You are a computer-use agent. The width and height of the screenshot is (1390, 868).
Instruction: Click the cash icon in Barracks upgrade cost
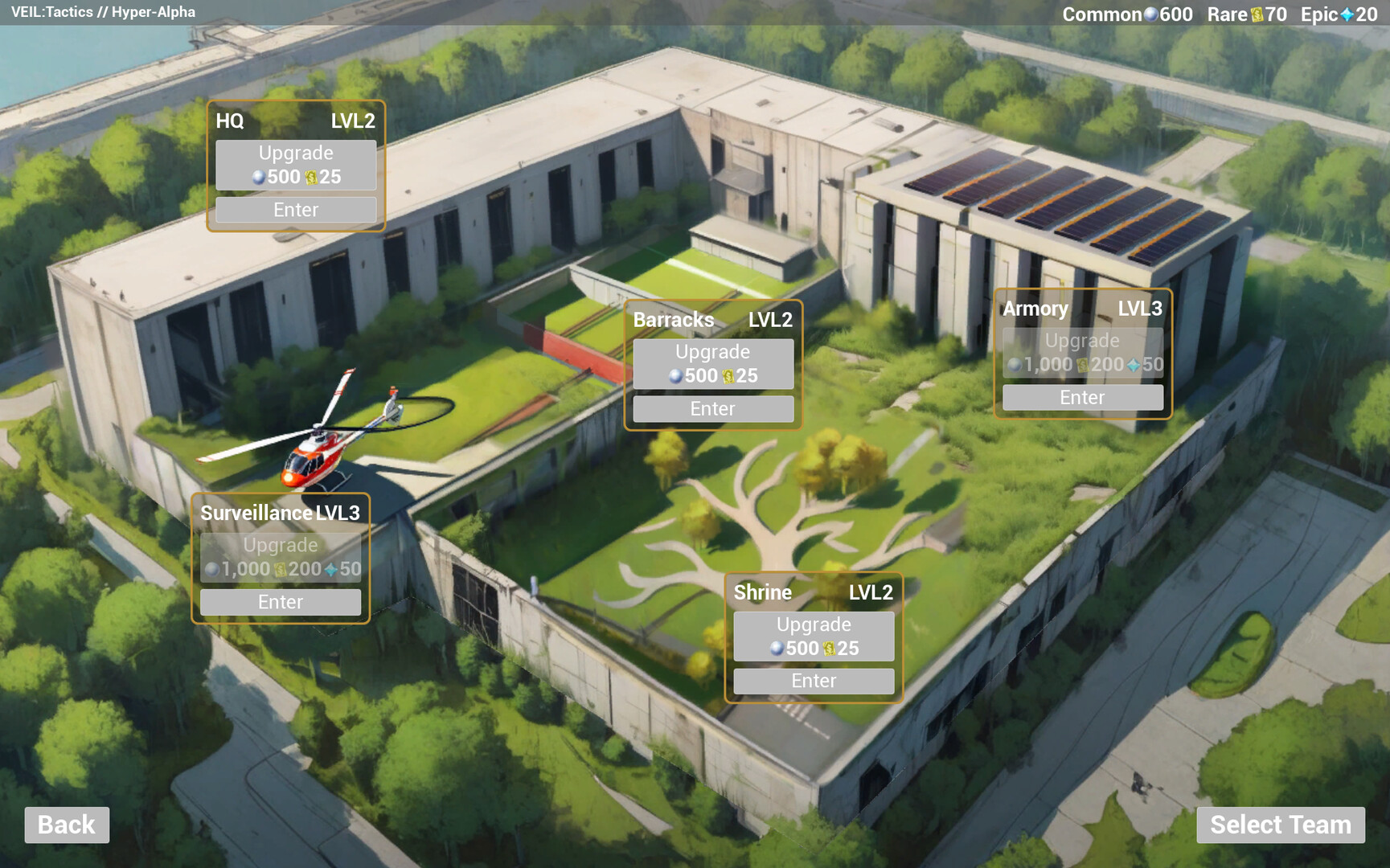pyautogui.click(x=728, y=376)
